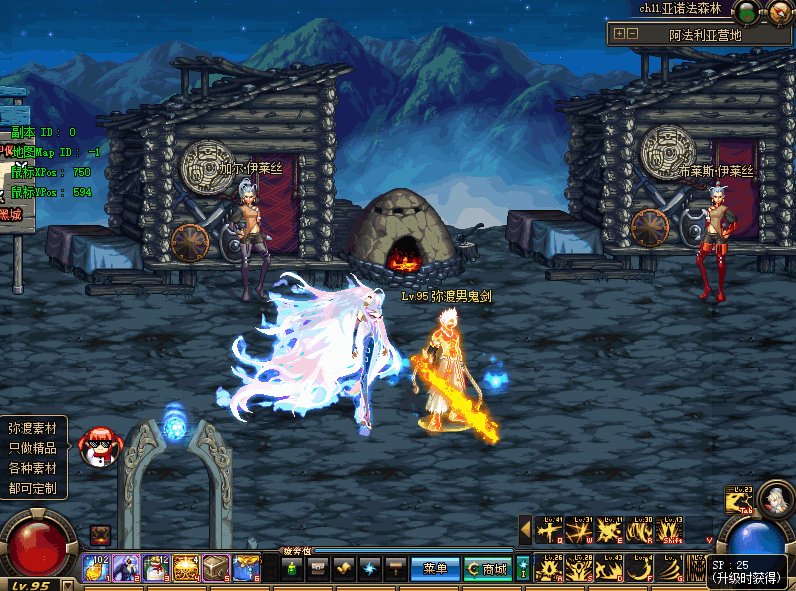The image size is (796, 591).
Task: Use the blue pouch item in slot 6
Action: point(246,568)
